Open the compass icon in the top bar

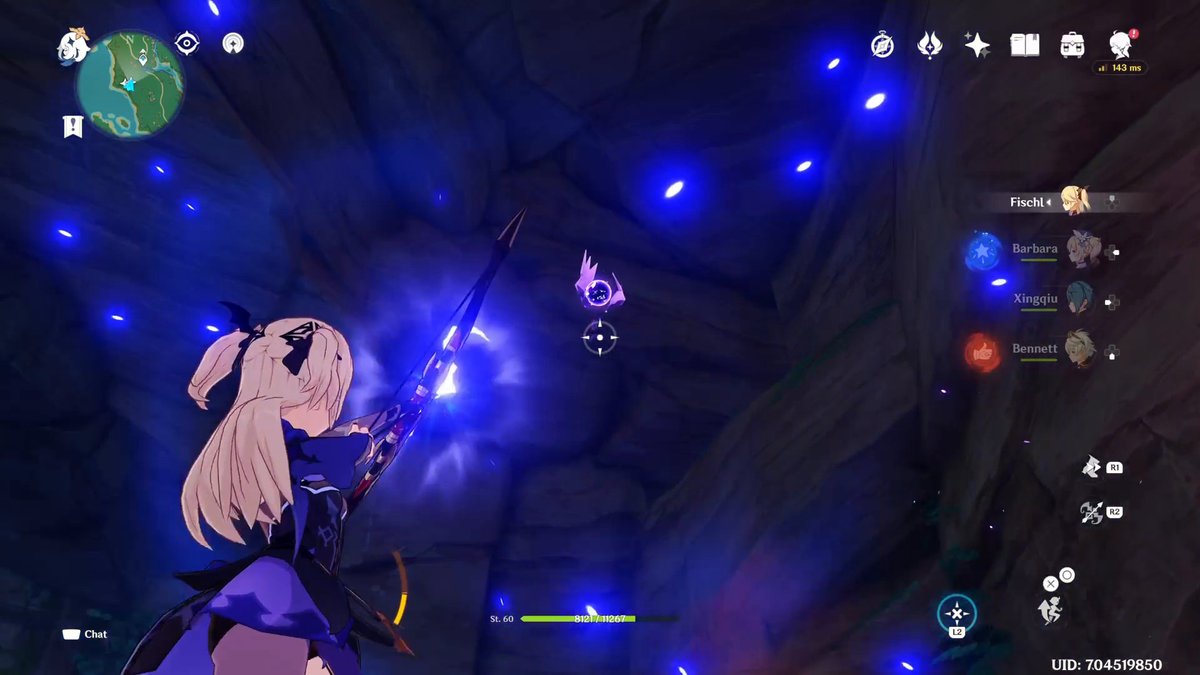point(882,45)
